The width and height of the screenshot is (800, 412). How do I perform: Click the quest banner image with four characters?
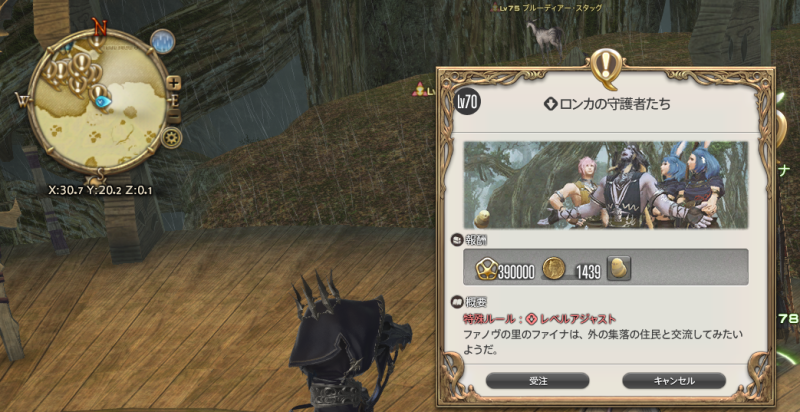click(605, 184)
